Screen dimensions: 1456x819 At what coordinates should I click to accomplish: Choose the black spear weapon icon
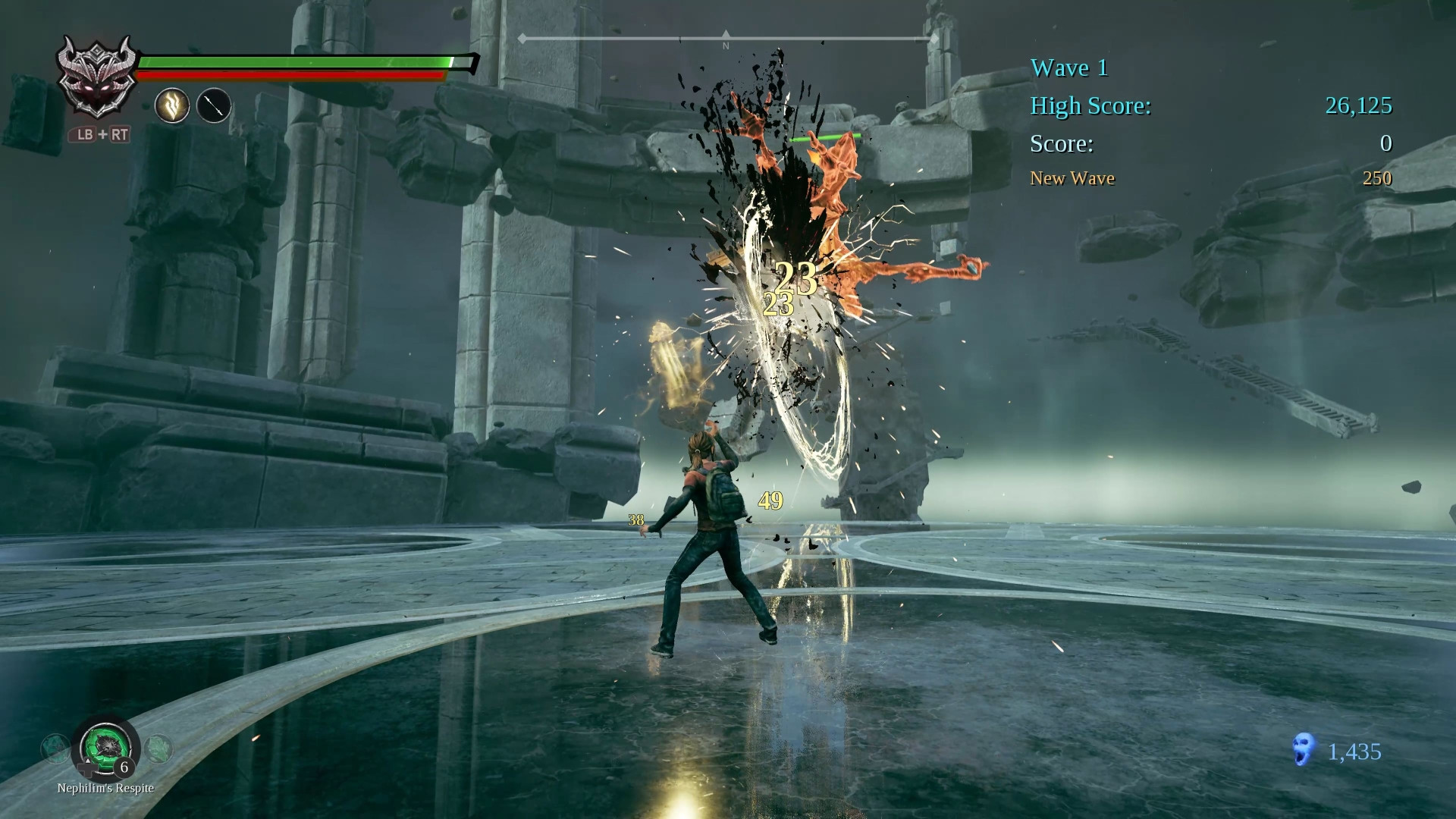coord(214,105)
